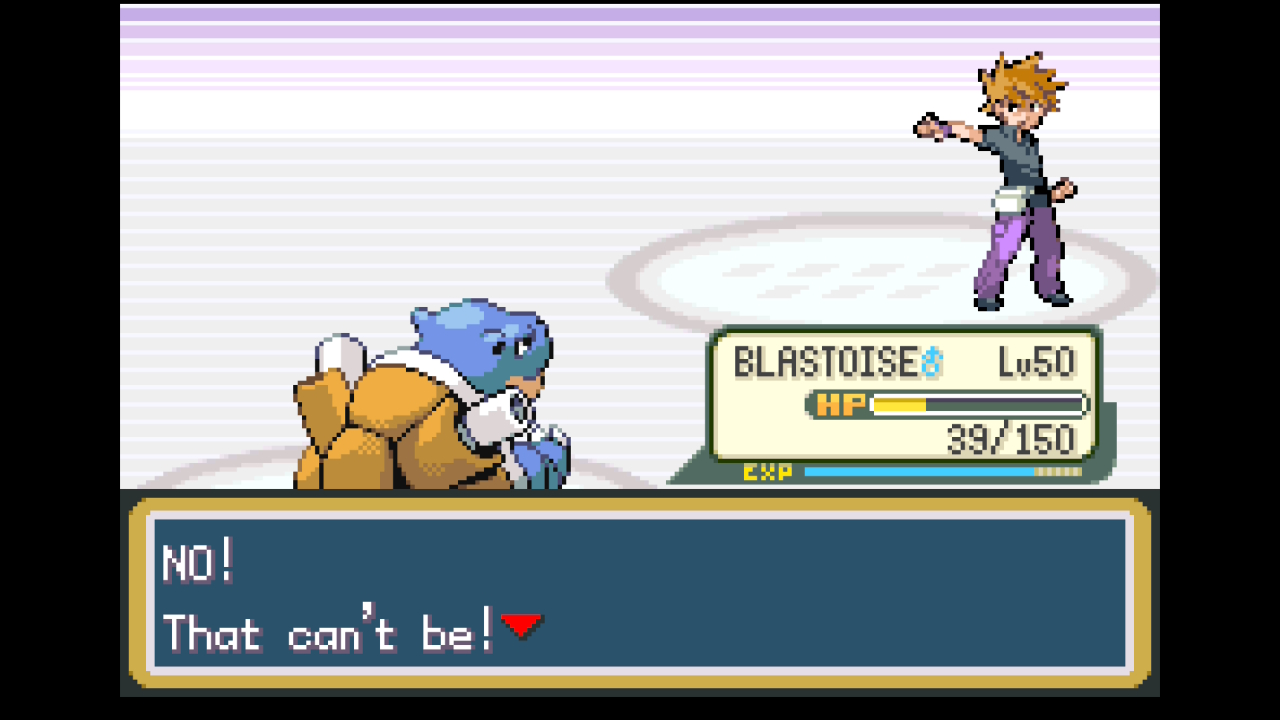This screenshot has width=1280, height=720.
Task: Click the red dialogue-advance arrow
Action: point(523,625)
